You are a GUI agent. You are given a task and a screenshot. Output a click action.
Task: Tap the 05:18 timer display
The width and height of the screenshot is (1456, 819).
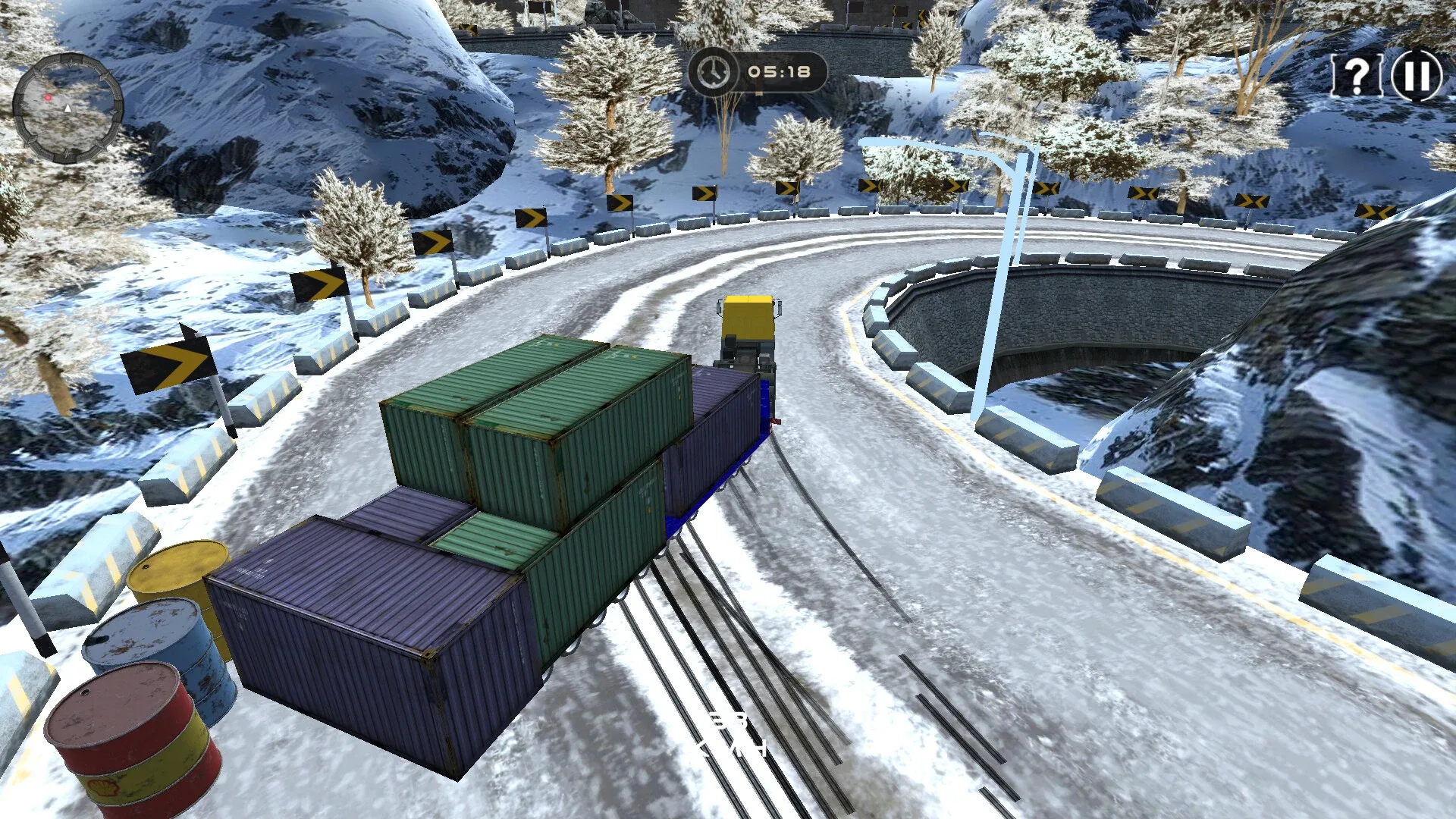coord(778,71)
